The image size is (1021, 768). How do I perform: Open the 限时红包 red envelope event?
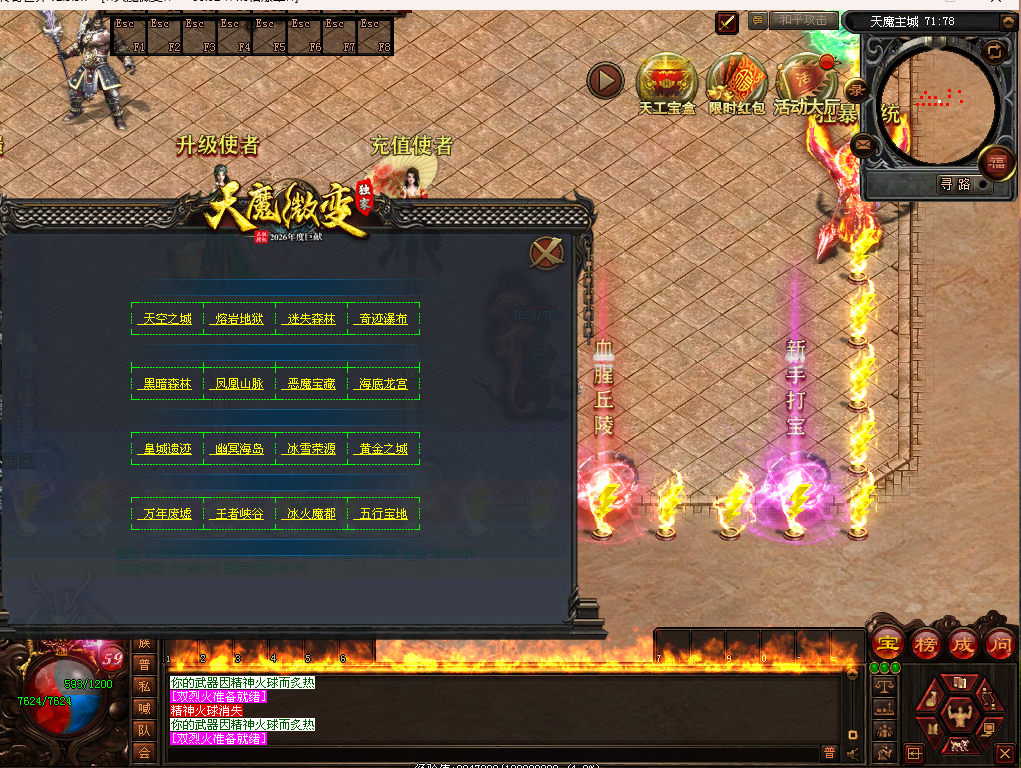(737, 82)
